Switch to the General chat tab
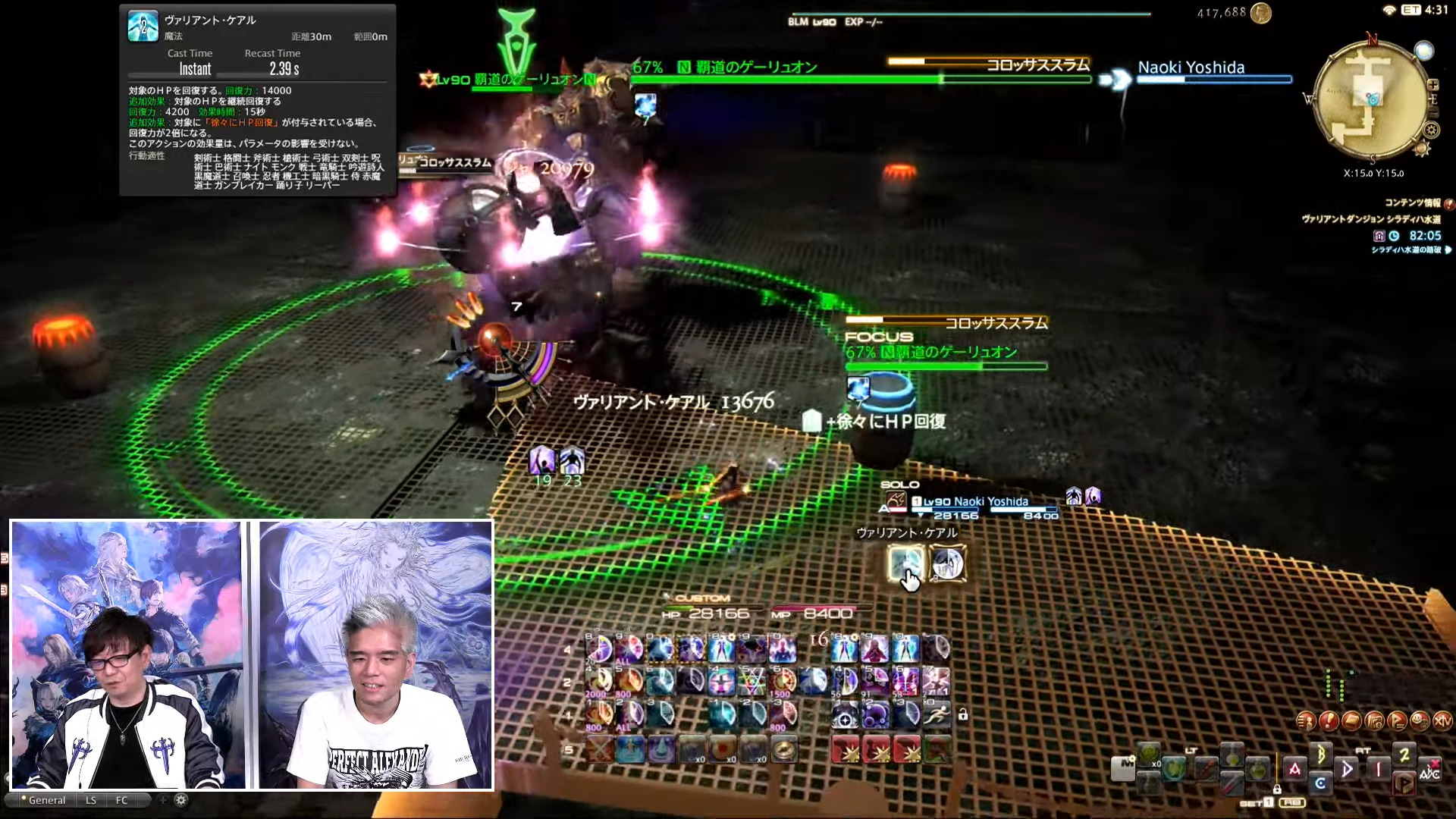Viewport: 1456px width, 819px height. [46, 800]
